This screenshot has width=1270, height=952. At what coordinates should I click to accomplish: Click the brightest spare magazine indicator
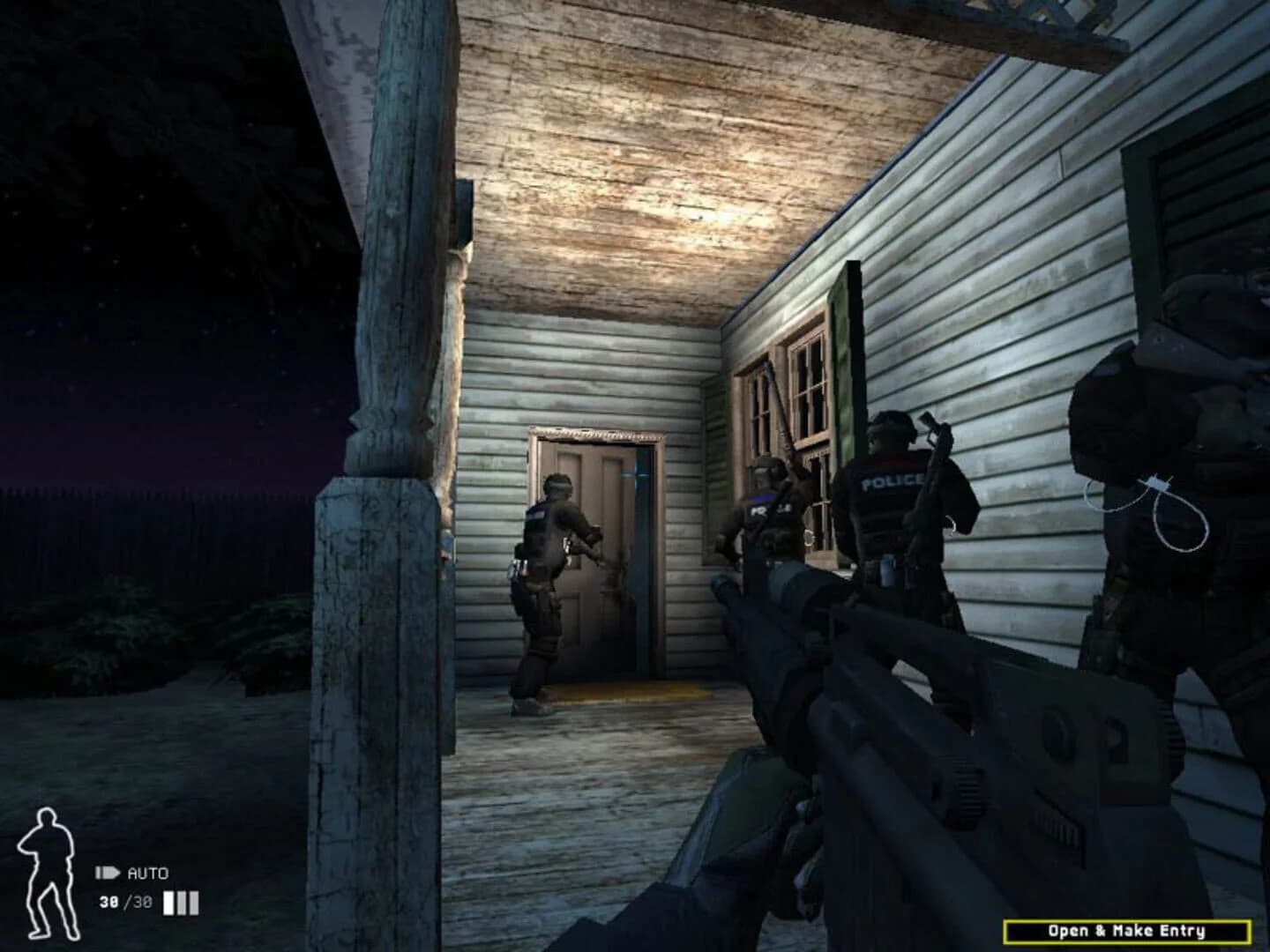pos(168,902)
